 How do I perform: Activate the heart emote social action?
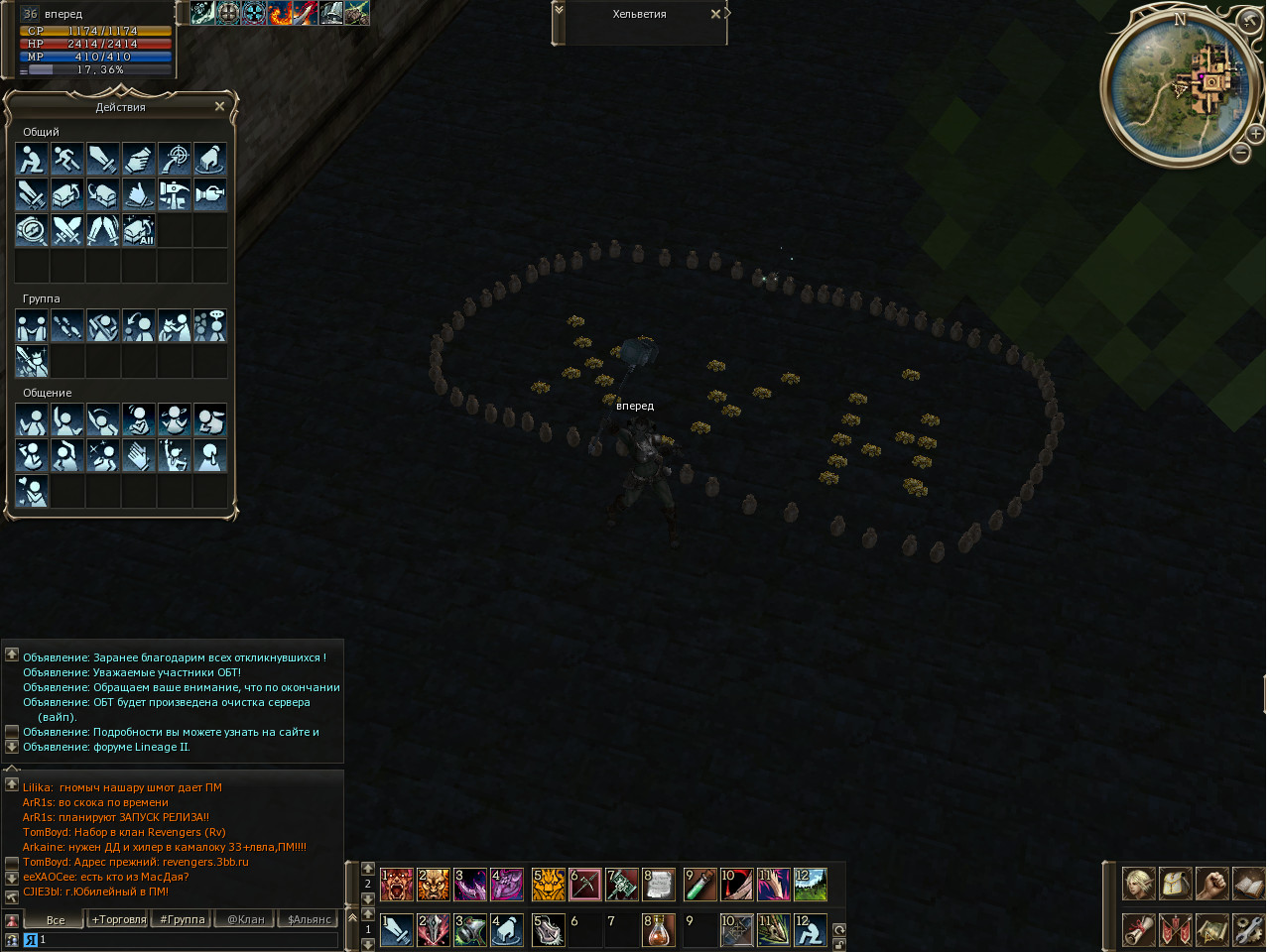32,492
